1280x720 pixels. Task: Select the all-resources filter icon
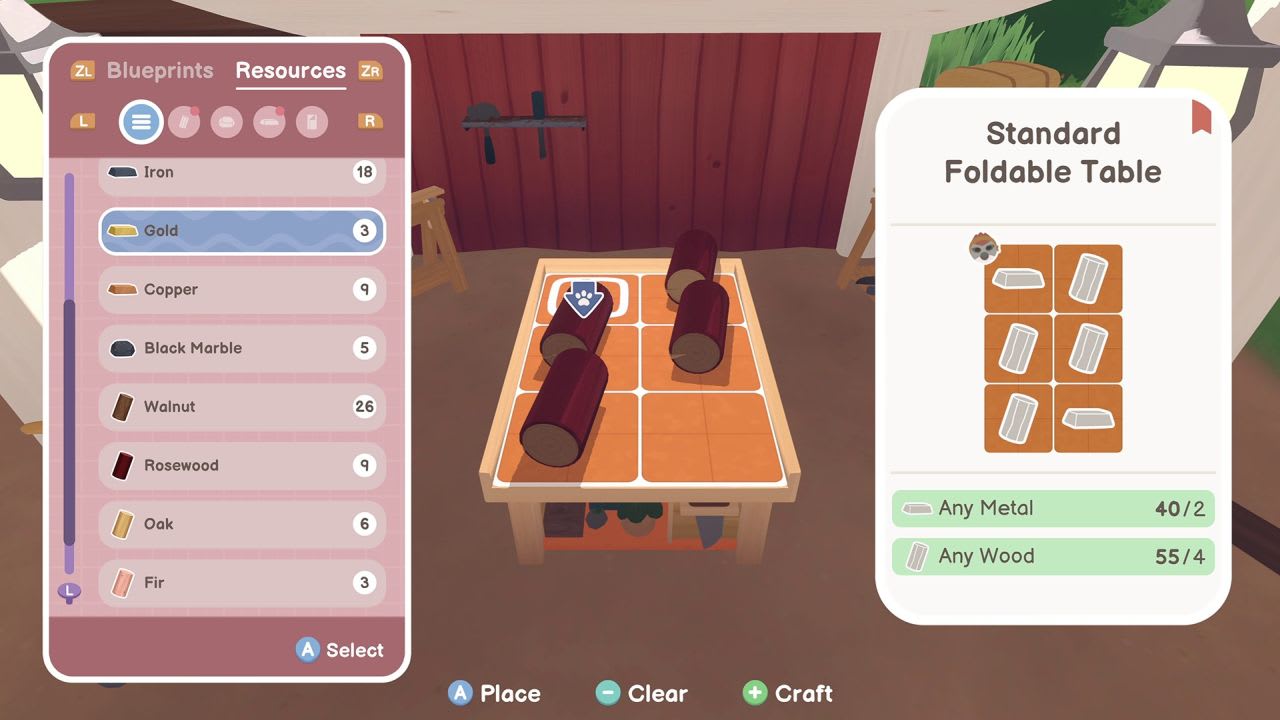coord(141,122)
